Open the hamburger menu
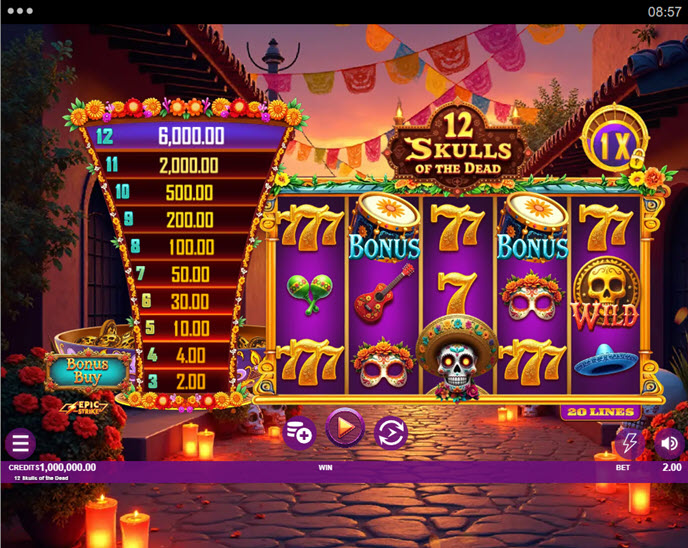 click(20, 443)
